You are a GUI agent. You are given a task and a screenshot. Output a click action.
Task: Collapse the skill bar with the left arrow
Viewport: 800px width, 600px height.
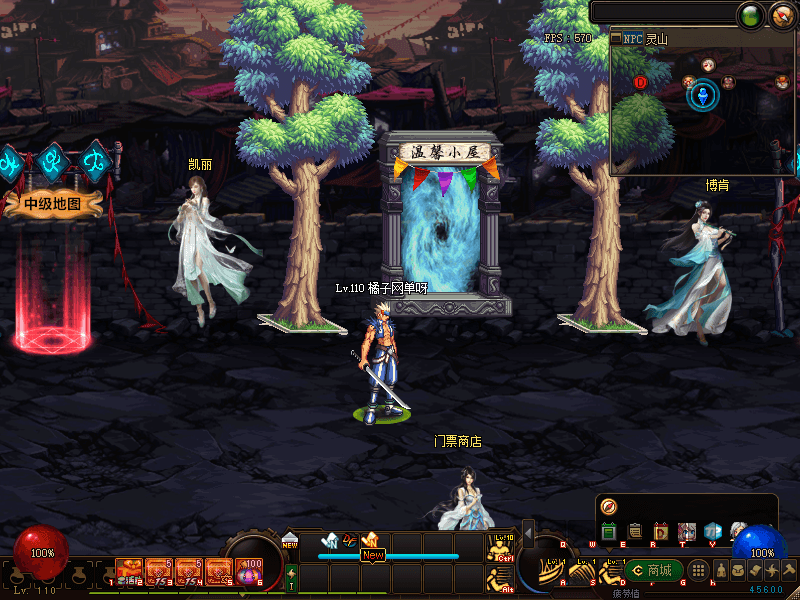528,534
